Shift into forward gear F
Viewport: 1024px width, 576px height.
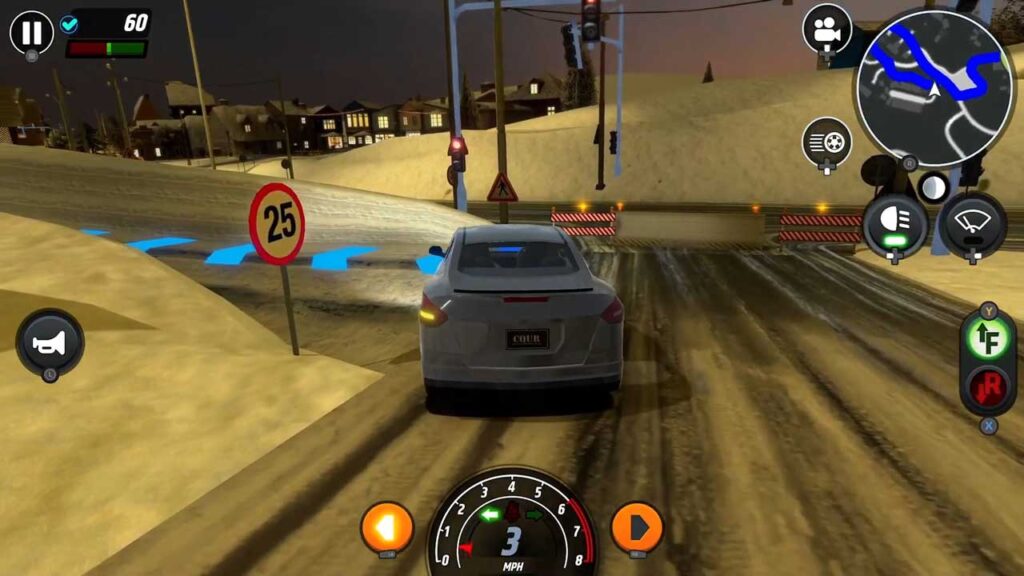click(988, 339)
